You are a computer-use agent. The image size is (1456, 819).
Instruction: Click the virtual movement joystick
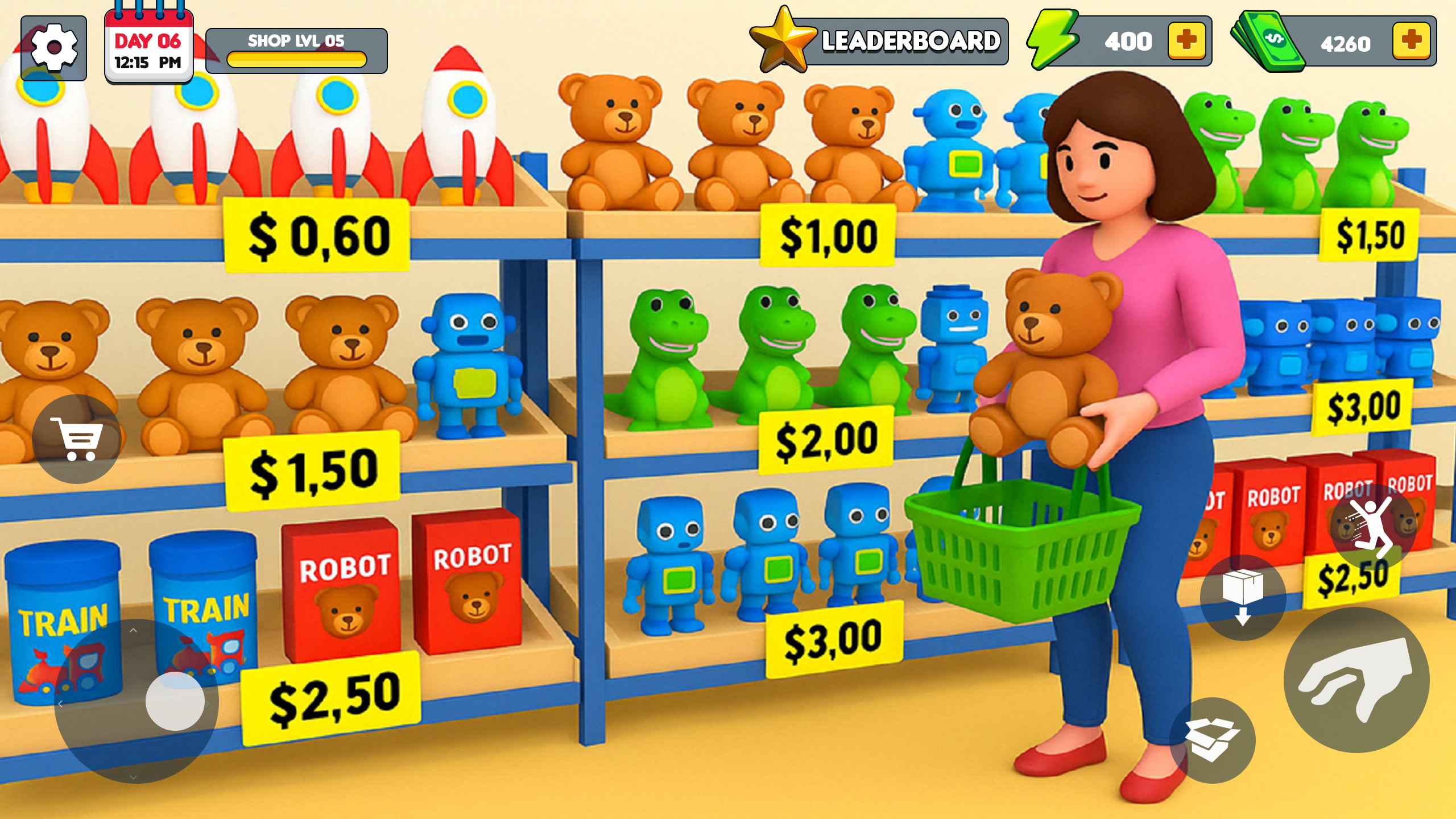point(135,703)
